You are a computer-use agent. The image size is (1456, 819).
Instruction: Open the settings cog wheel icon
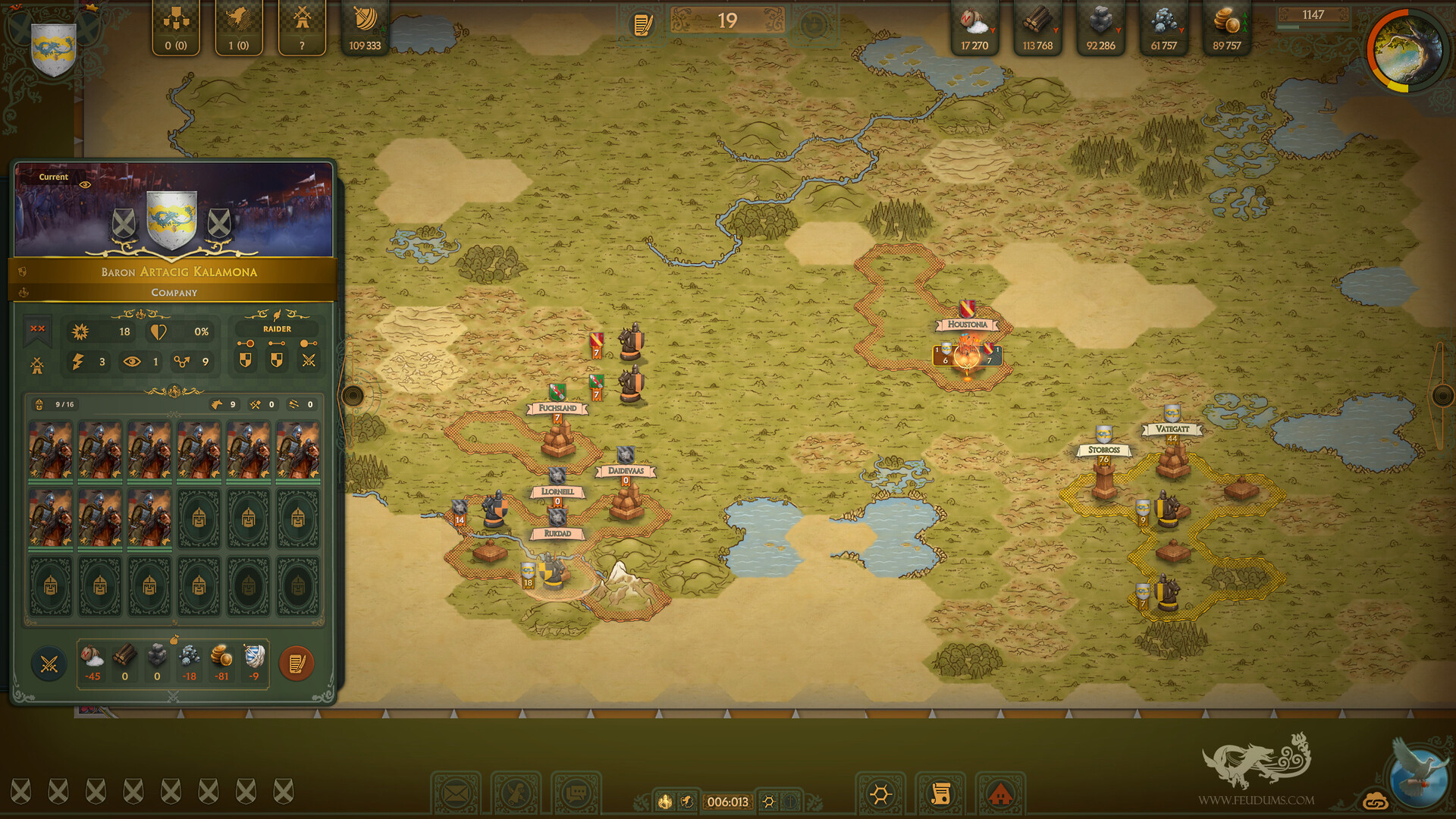pyautogui.click(x=880, y=794)
